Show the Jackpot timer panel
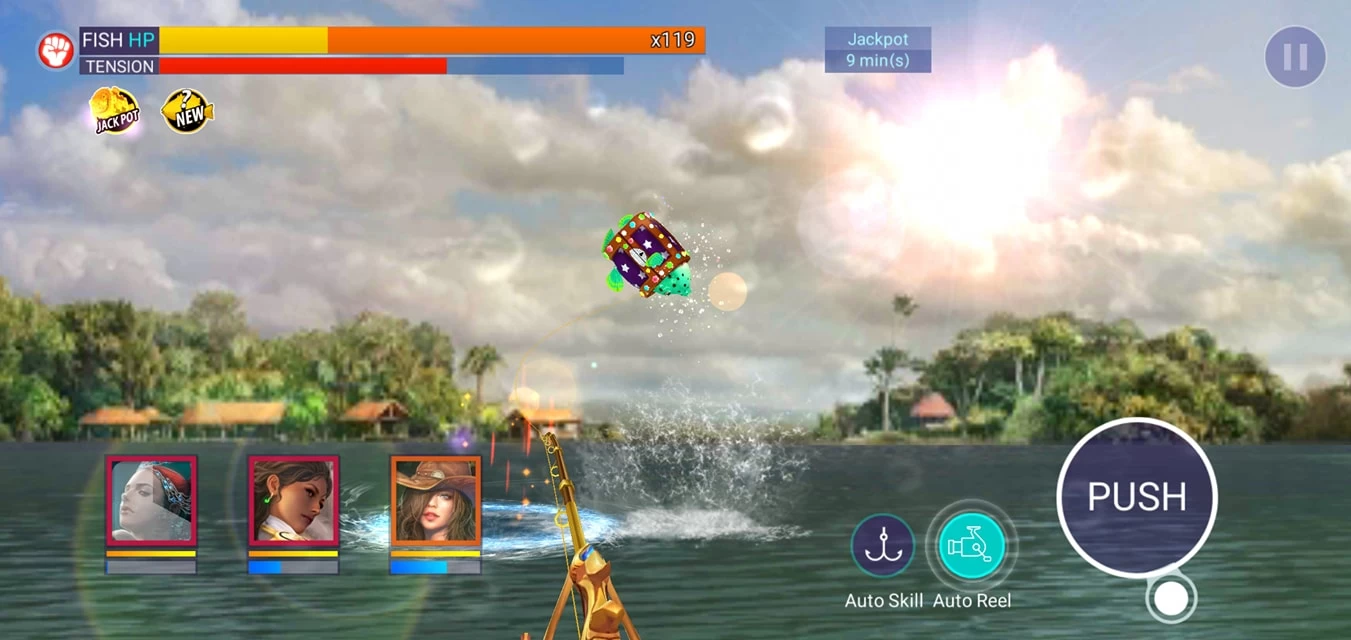The width and height of the screenshot is (1351, 640). (877, 50)
